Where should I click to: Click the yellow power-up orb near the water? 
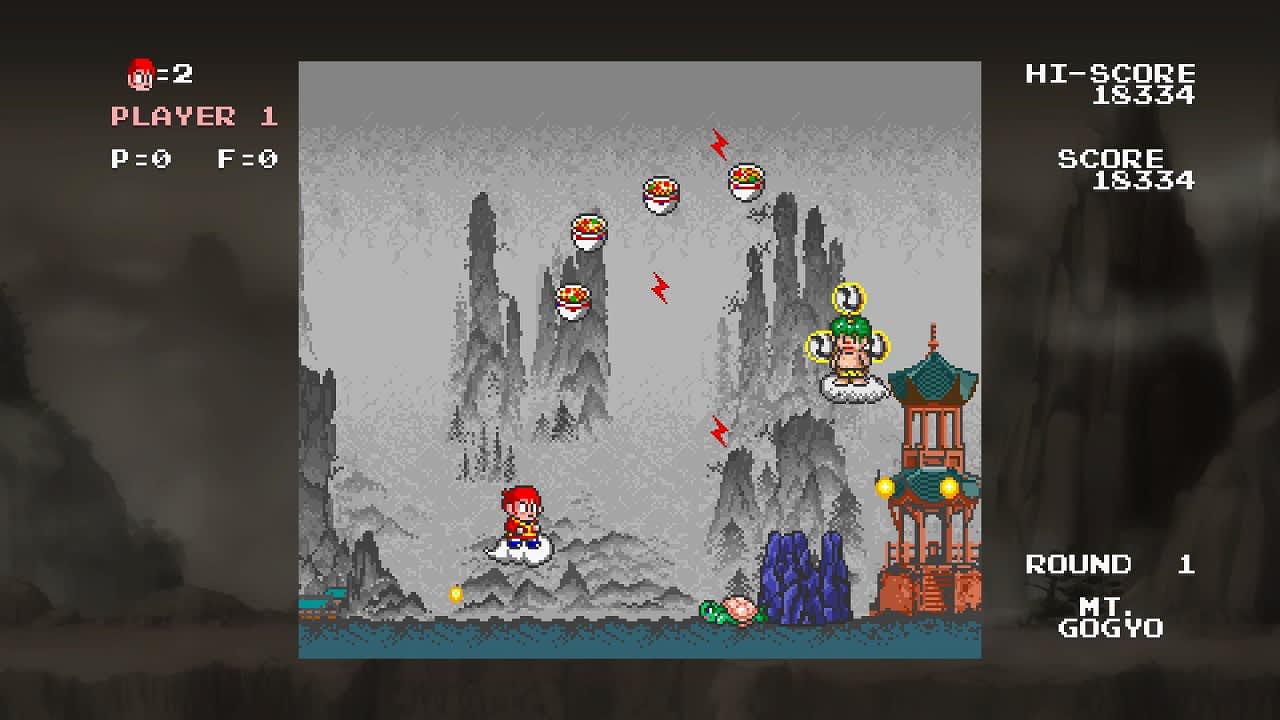tap(456, 593)
